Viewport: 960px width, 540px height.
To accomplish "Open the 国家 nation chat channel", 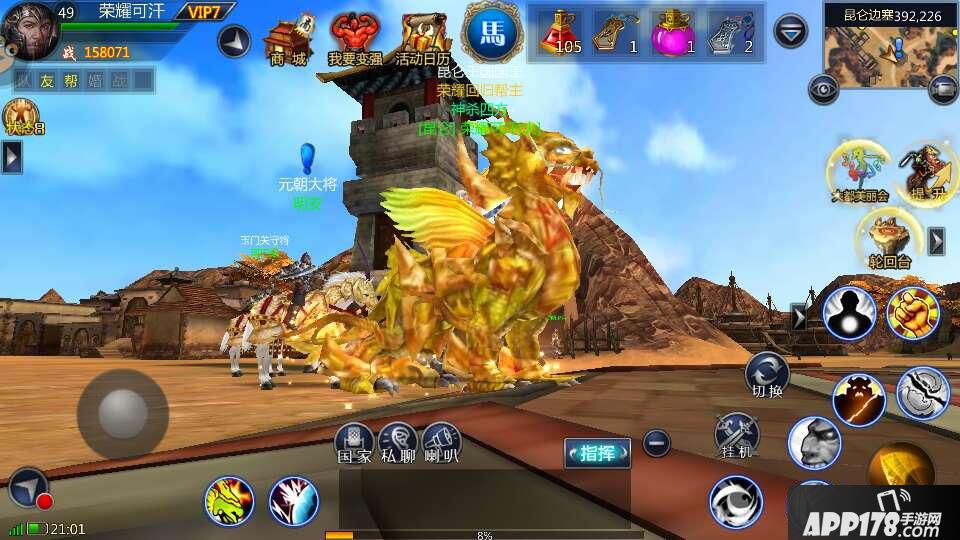I will (355, 442).
